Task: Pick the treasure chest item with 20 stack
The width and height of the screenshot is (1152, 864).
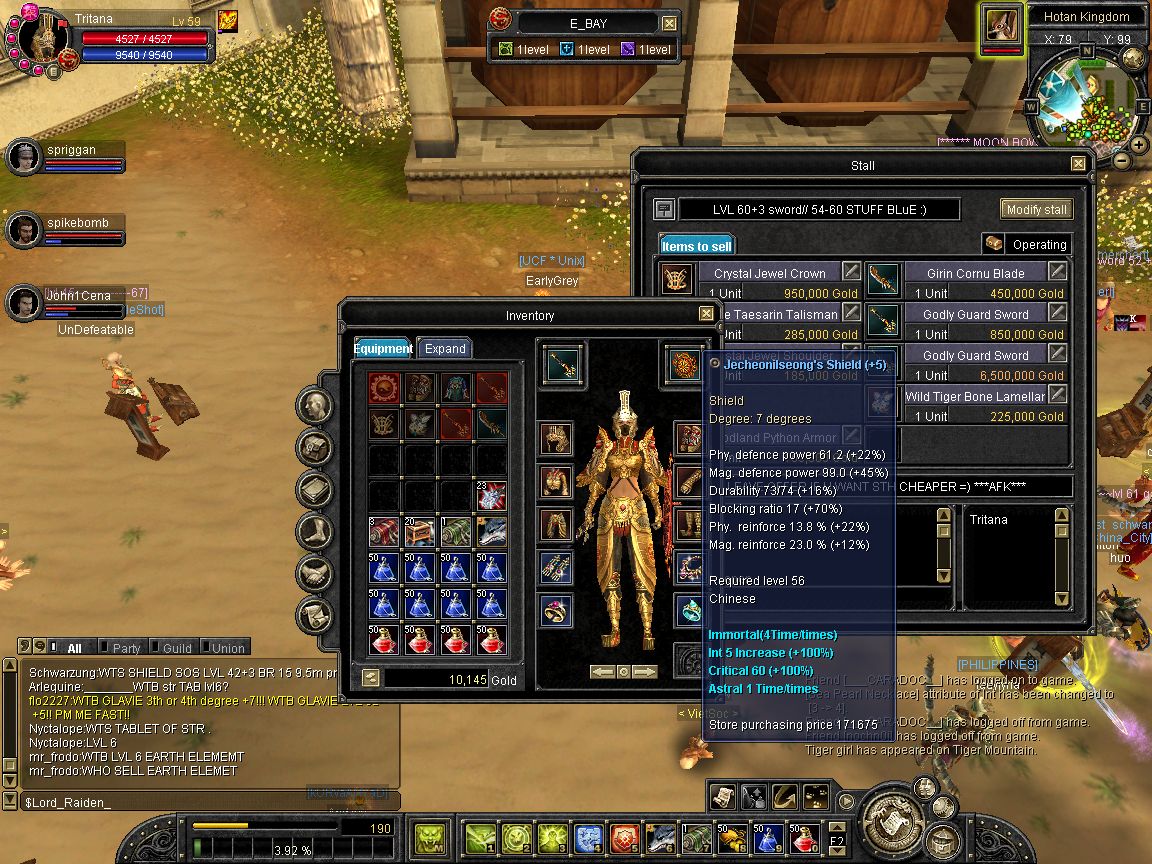Action: tap(418, 531)
